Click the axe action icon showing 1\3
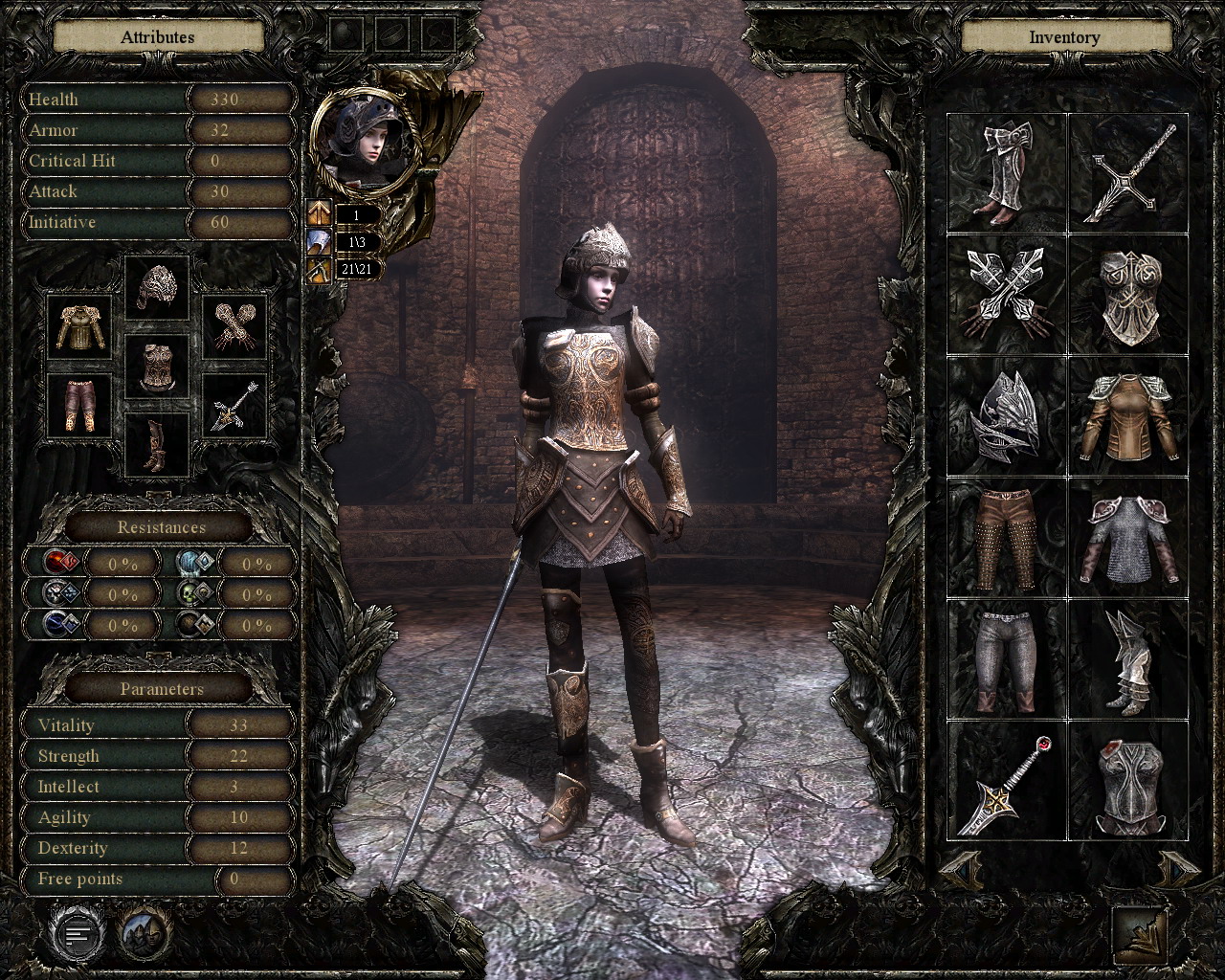This screenshot has width=1225, height=980. (320, 241)
